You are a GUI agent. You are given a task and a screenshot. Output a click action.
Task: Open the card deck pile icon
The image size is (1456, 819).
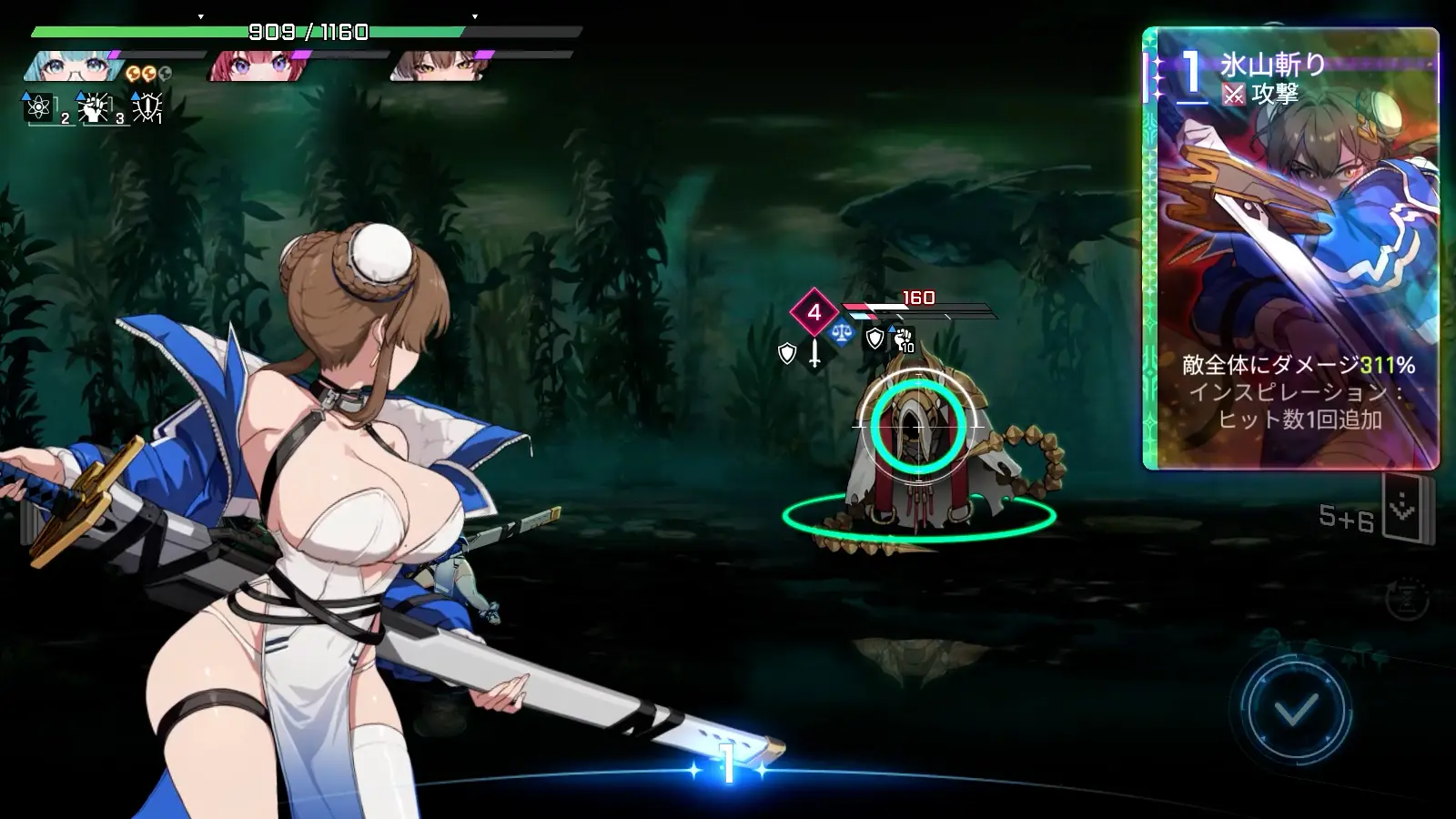1404,508
